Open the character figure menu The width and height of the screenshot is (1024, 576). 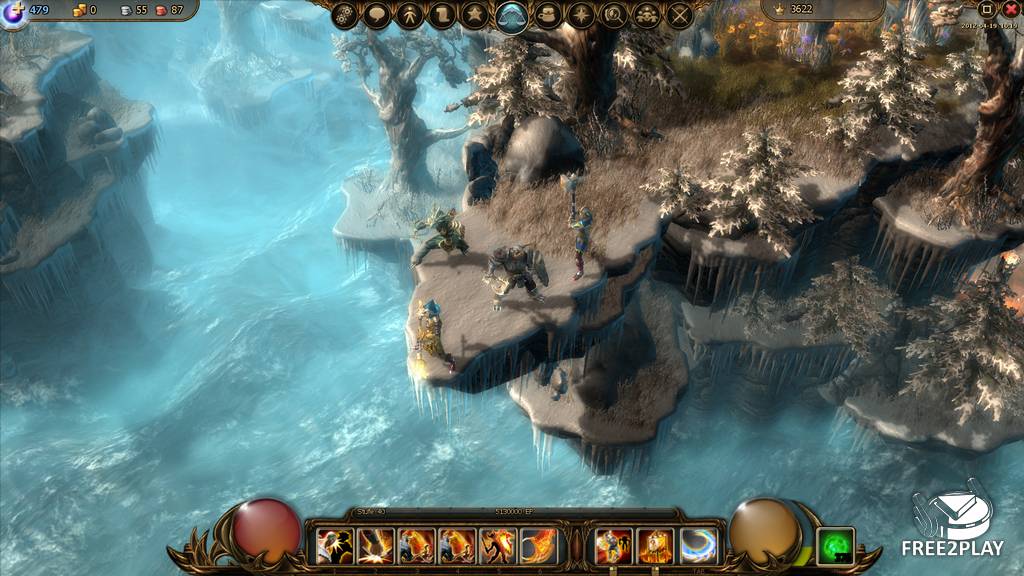tap(410, 15)
